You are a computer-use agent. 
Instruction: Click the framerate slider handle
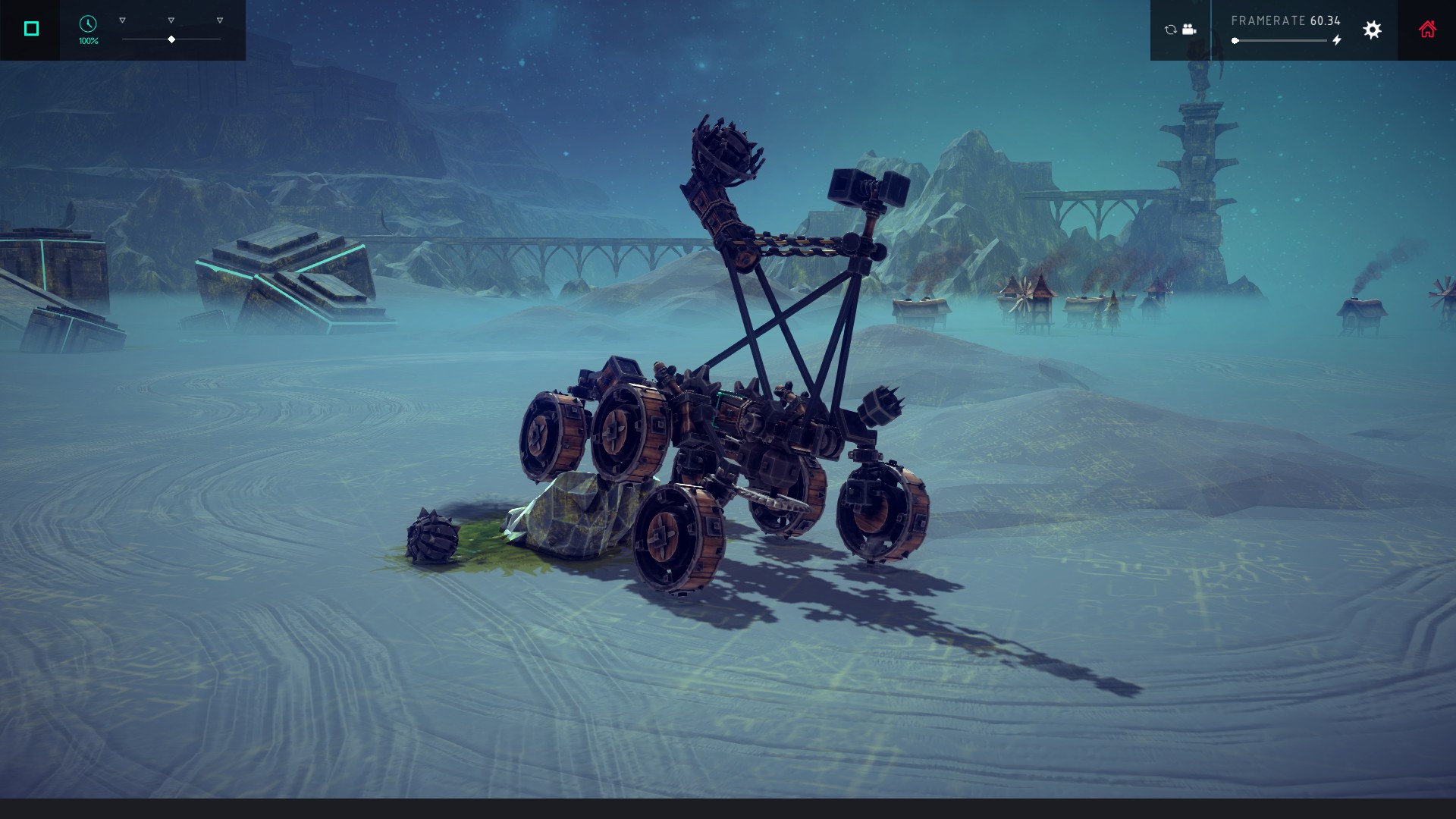[1235, 41]
